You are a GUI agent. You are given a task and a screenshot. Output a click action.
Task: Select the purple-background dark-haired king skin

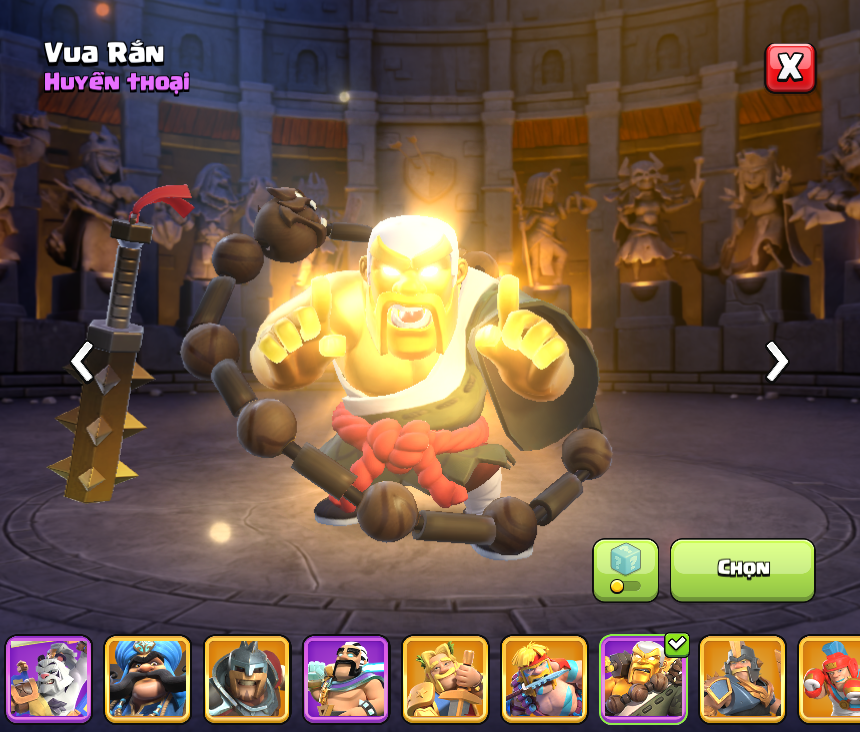coord(345,679)
